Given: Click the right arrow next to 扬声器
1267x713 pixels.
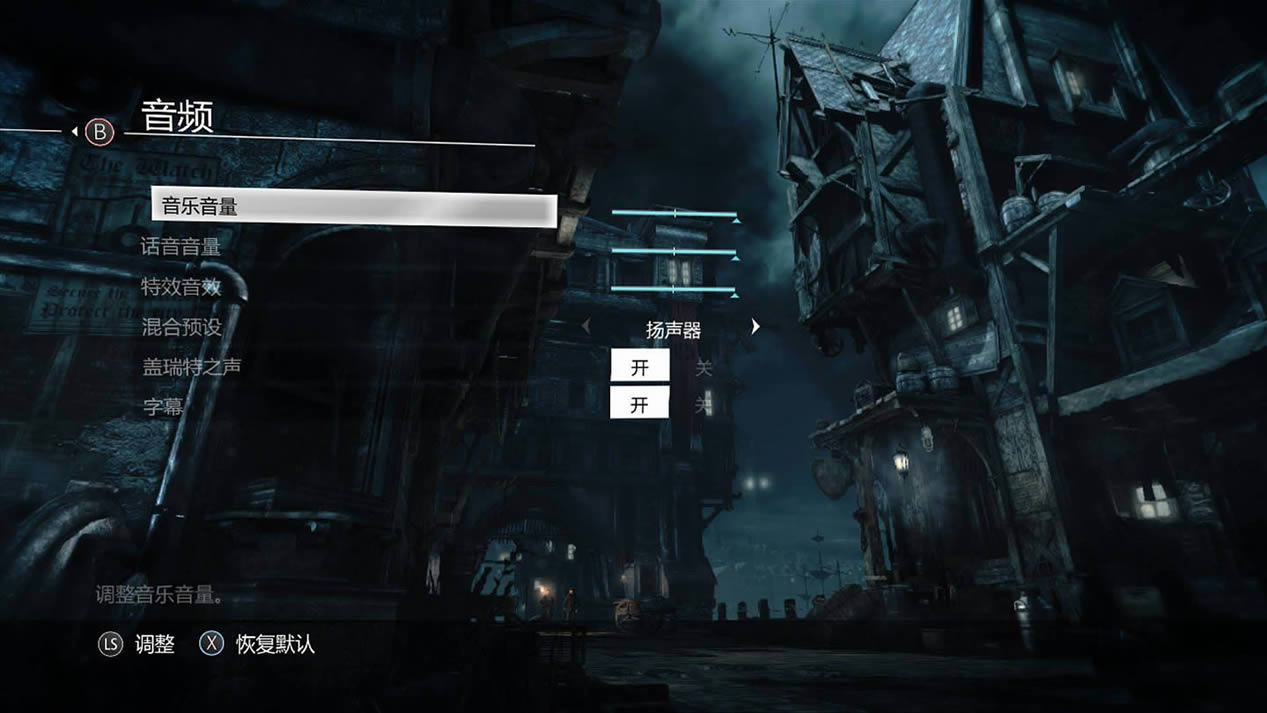Looking at the screenshot, I should point(756,327).
